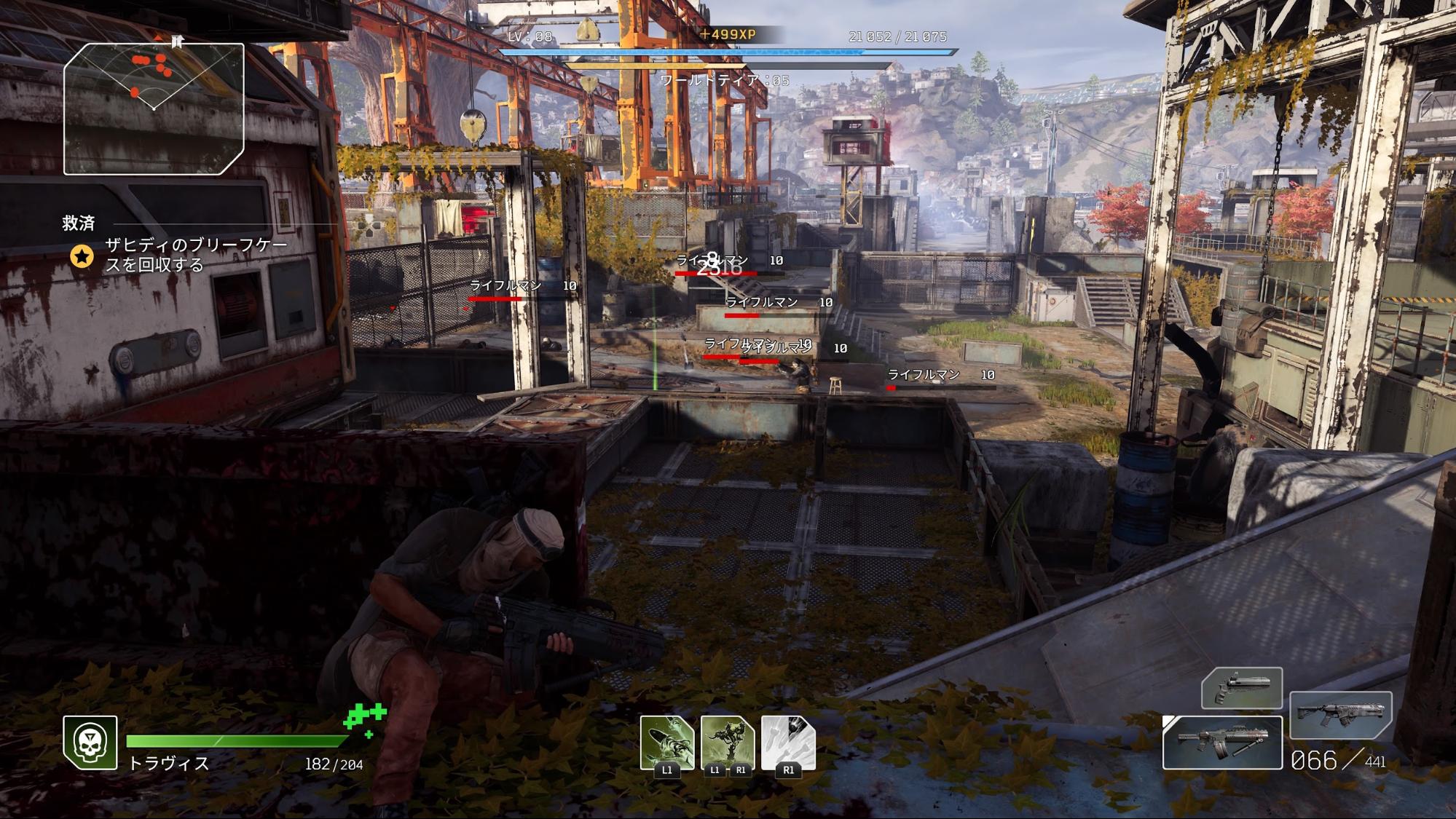Switch to the secondary assault rifle slot
Image resolution: width=1456 pixels, height=819 pixels.
pyautogui.click(x=1341, y=715)
